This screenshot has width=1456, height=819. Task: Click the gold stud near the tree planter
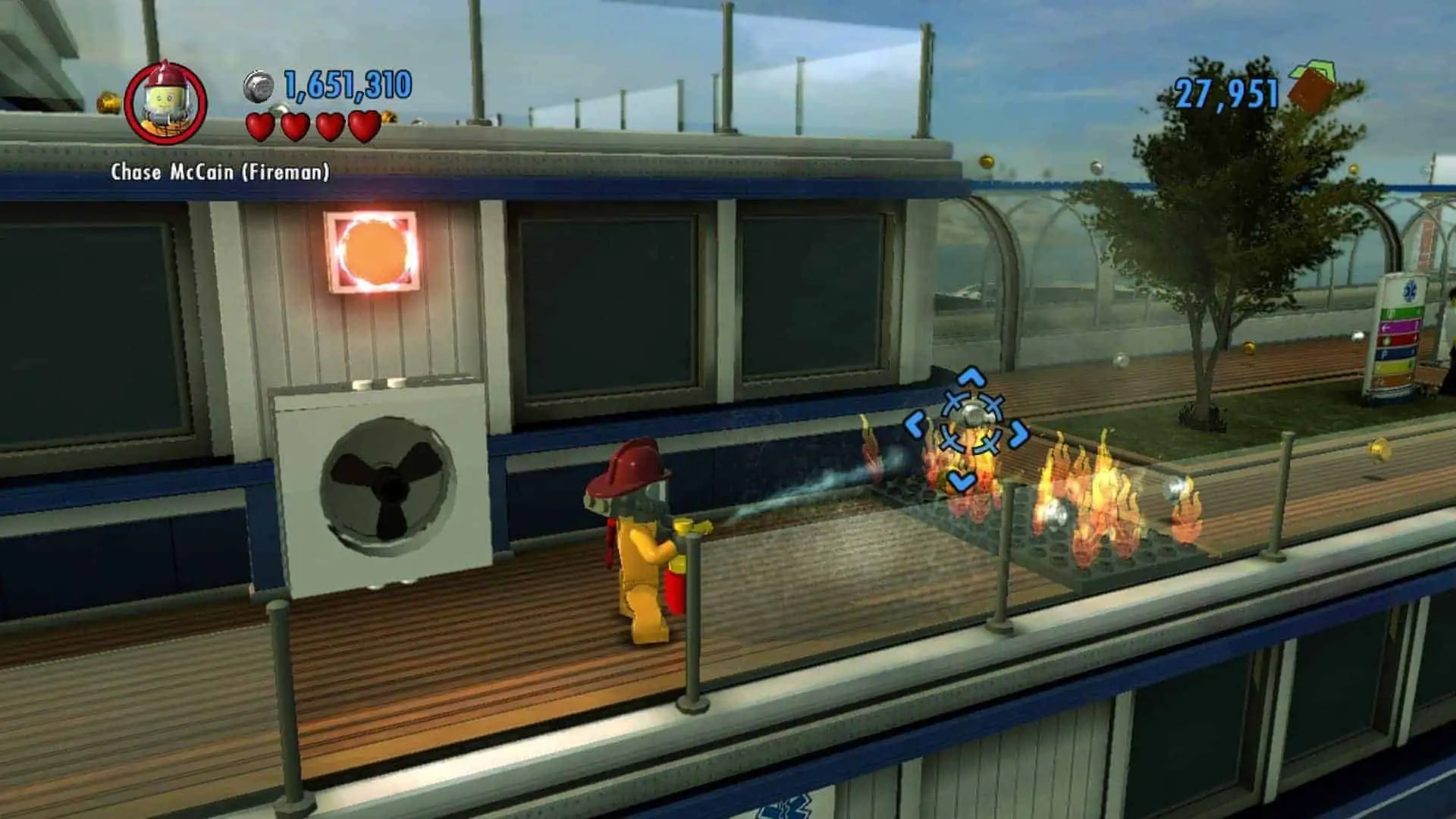pos(1248,347)
